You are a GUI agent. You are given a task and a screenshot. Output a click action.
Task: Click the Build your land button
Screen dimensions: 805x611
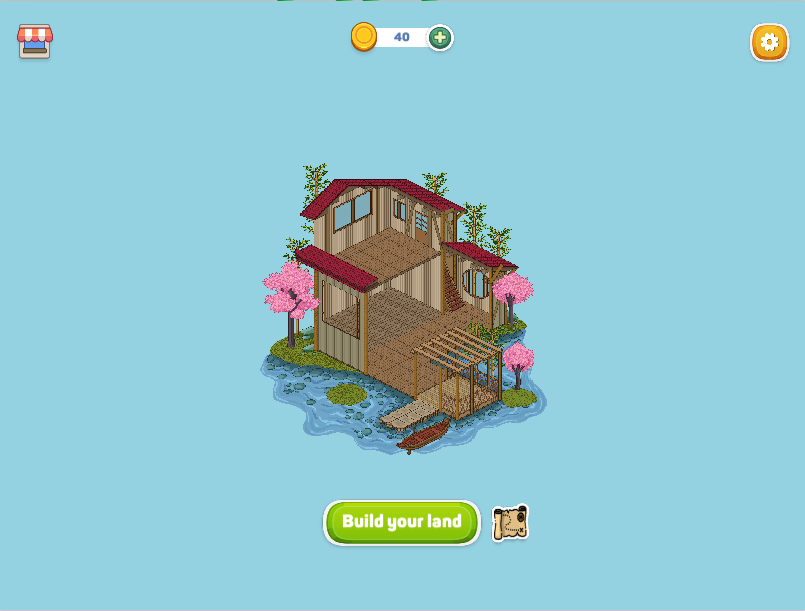click(401, 522)
